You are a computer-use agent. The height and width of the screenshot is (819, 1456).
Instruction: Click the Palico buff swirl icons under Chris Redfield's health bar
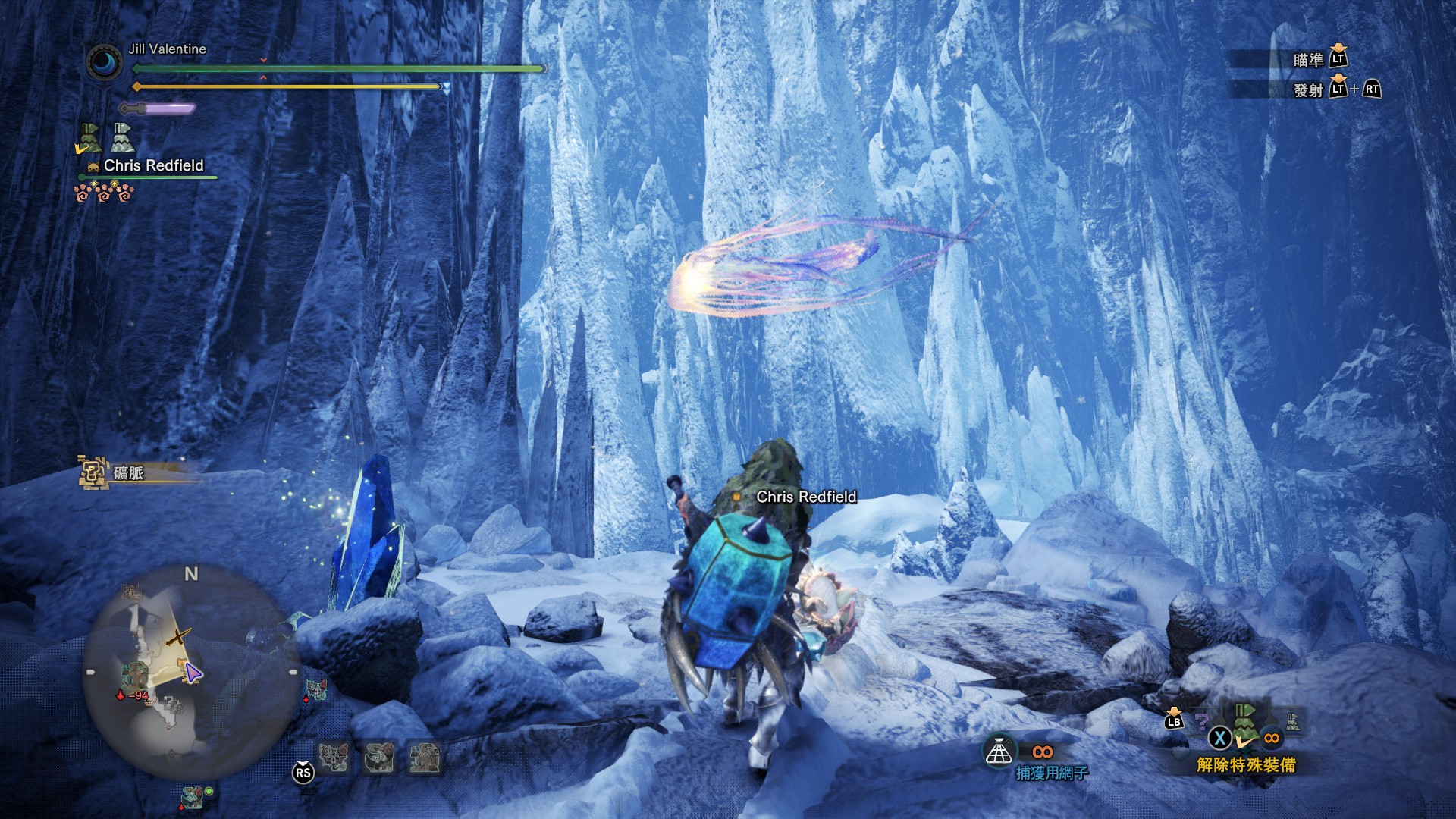tap(104, 193)
